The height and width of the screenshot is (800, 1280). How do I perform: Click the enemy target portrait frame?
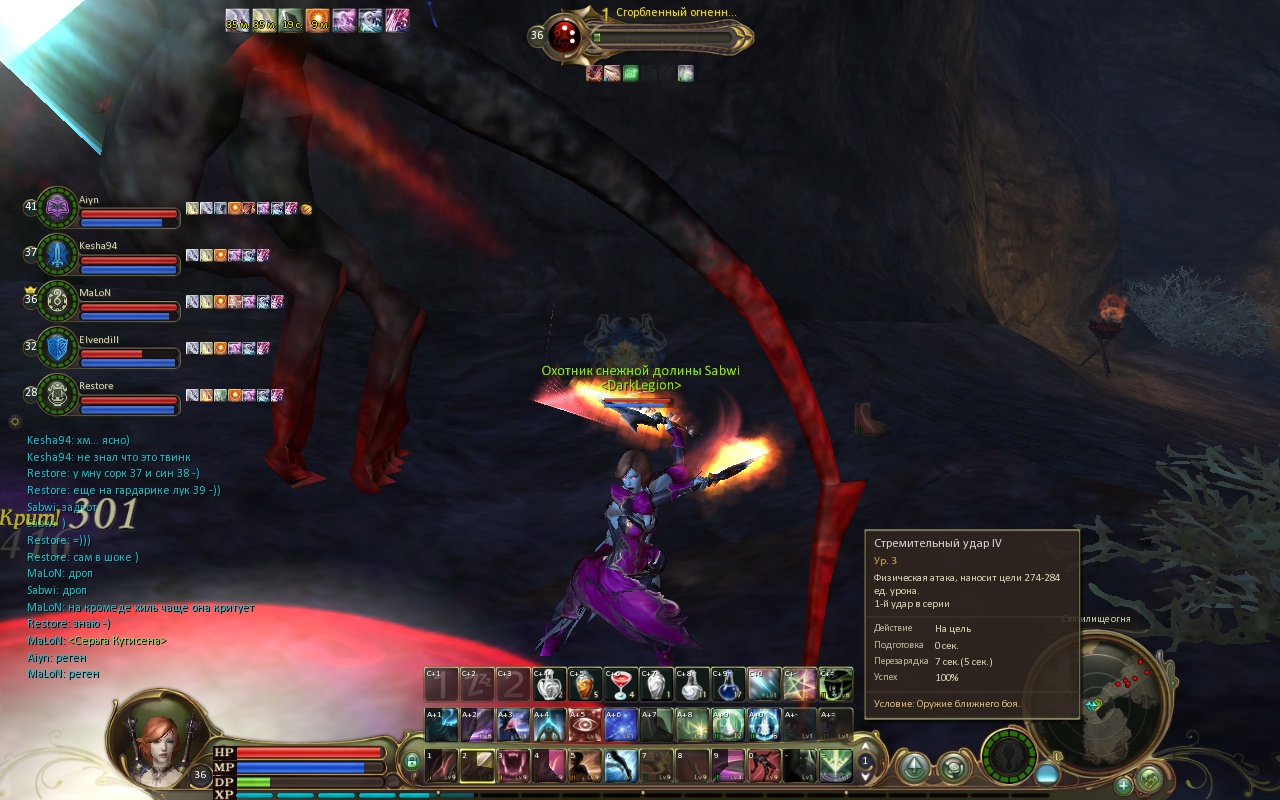pos(566,37)
